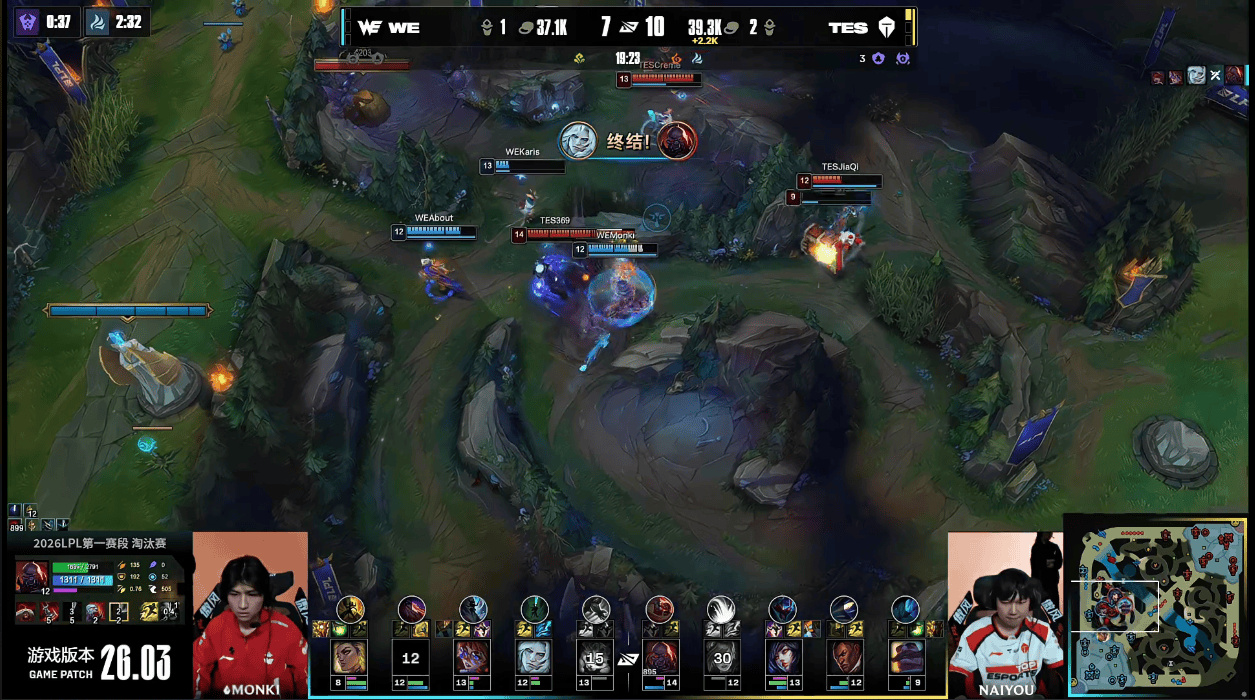Click the yellow Flash spell in the stats panel

pyautogui.click(x=149, y=610)
